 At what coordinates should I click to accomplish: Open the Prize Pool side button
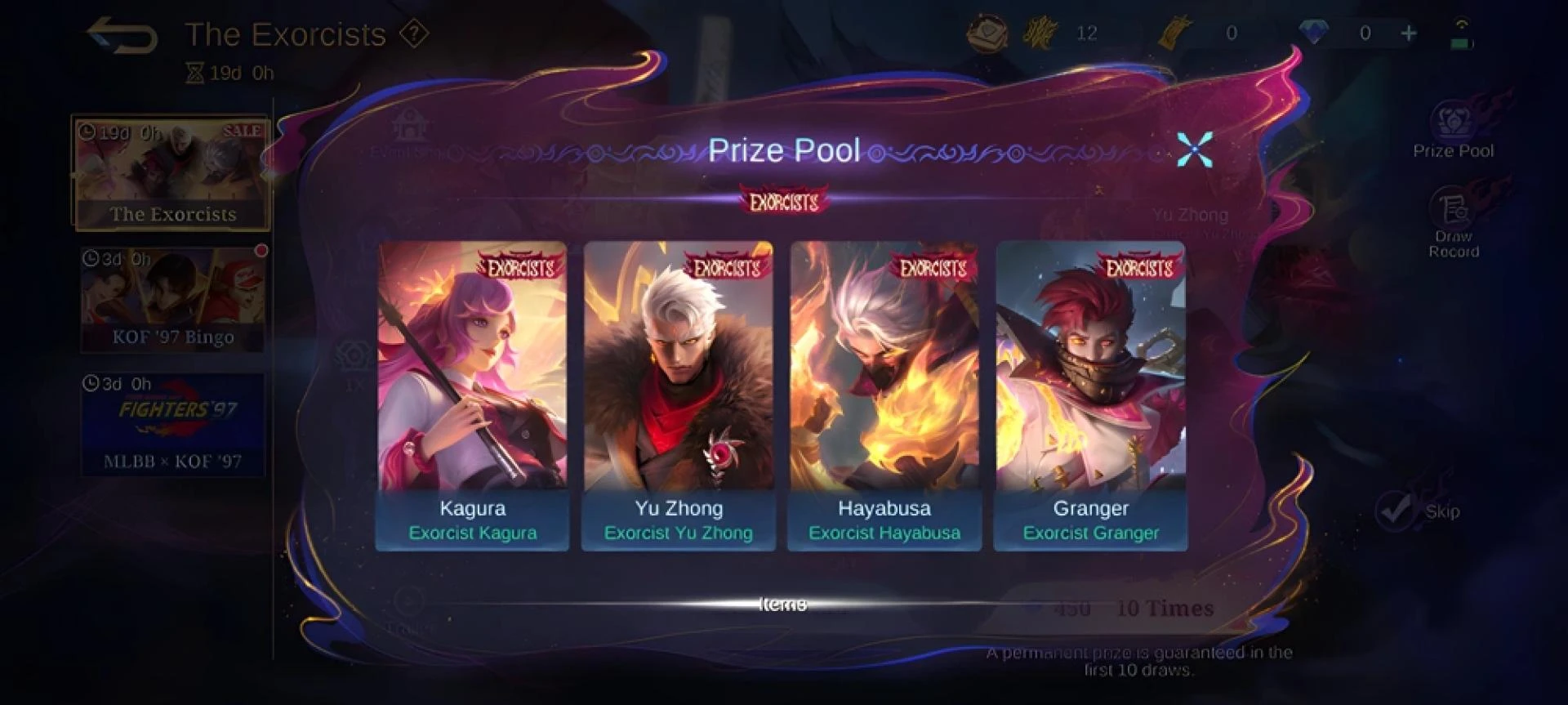tap(1453, 131)
